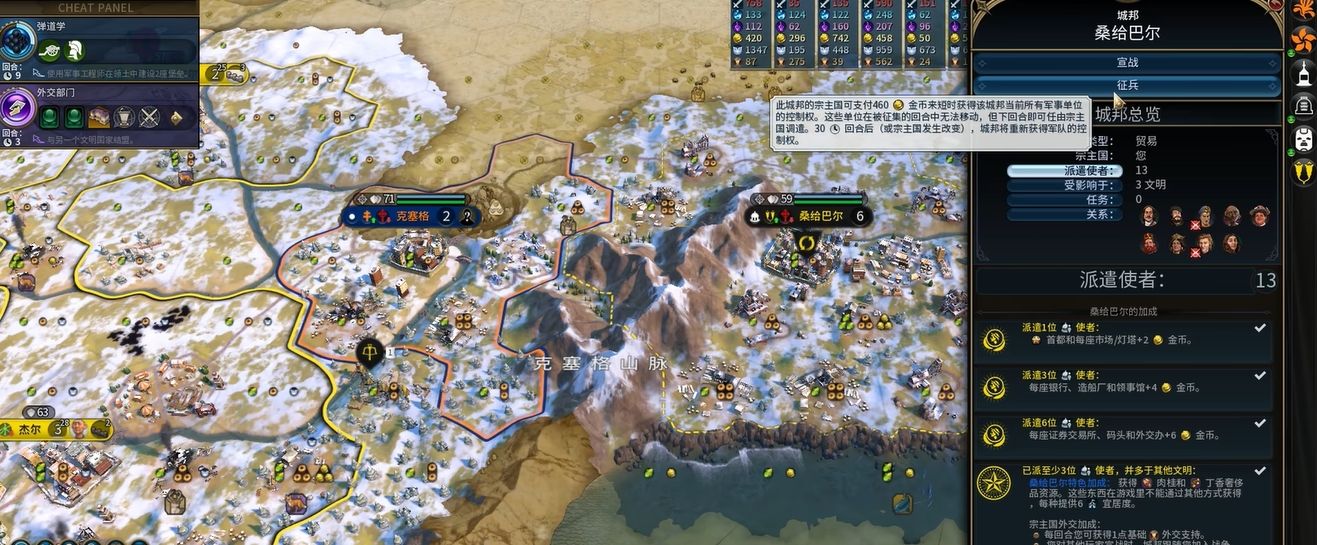This screenshot has width=1317, height=545.
Task: Levy troops with the 征兵 button
Action: (x=1127, y=86)
